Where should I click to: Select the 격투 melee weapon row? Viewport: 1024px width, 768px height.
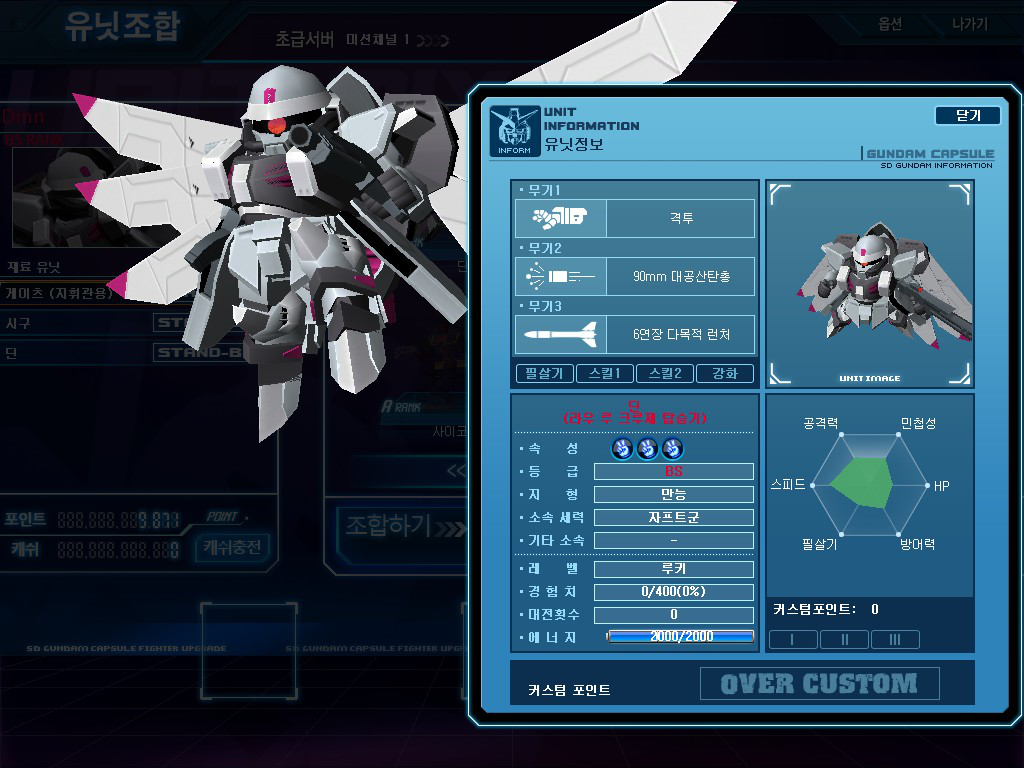coord(635,218)
